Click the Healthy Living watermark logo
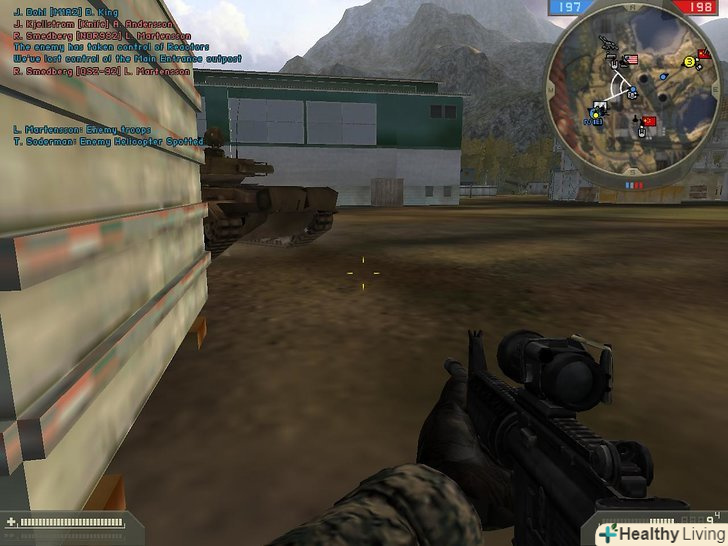728x546 pixels. [x=659, y=533]
